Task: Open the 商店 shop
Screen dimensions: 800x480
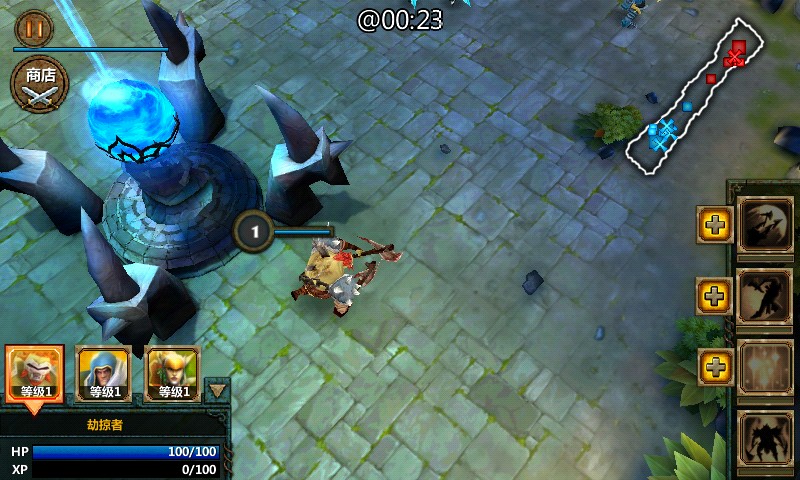Action: tap(39, 85)
